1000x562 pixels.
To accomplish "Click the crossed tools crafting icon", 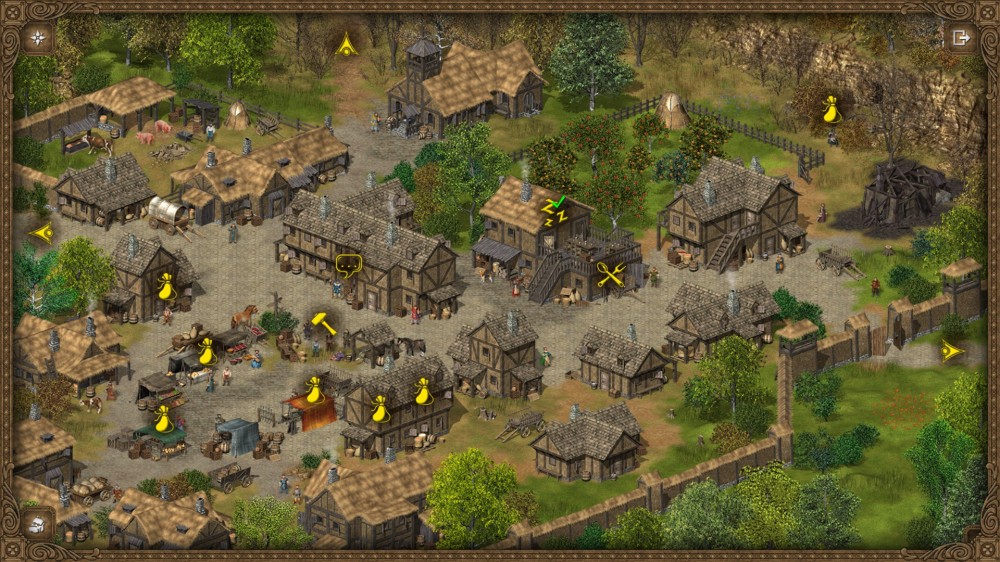I will 610,273.
